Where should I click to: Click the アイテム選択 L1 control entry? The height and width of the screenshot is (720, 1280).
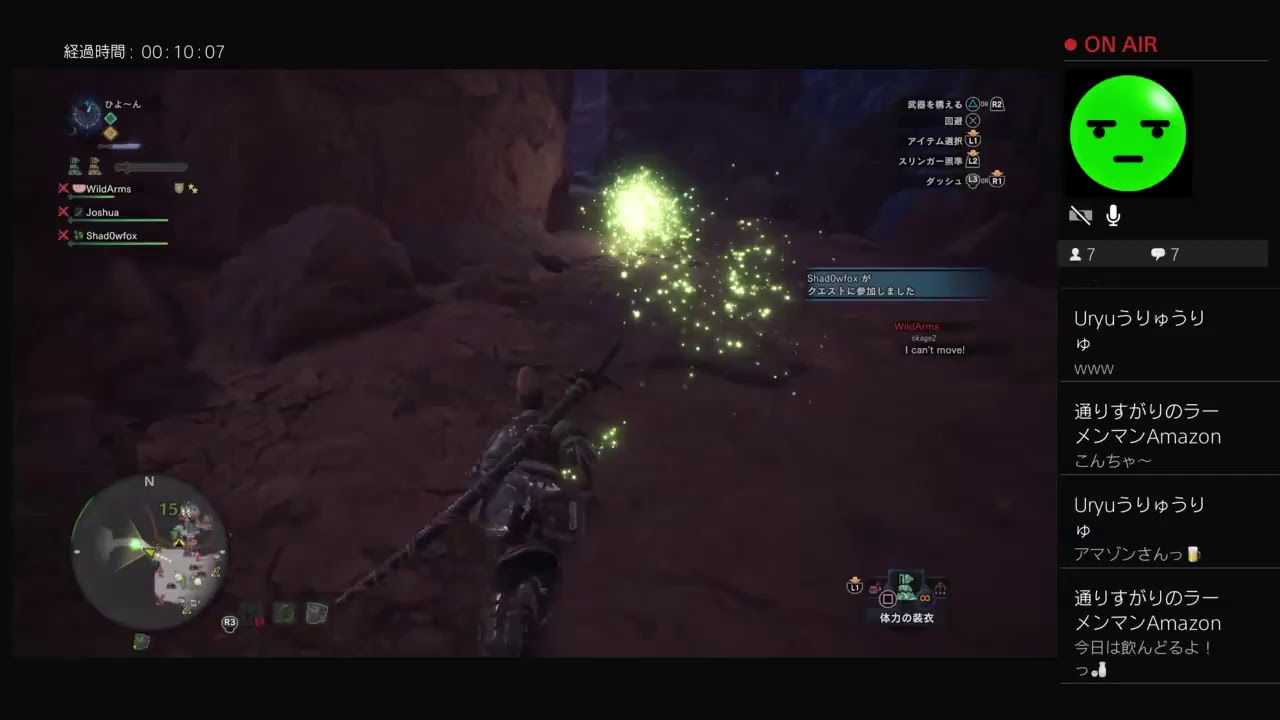tap(940, 141)
